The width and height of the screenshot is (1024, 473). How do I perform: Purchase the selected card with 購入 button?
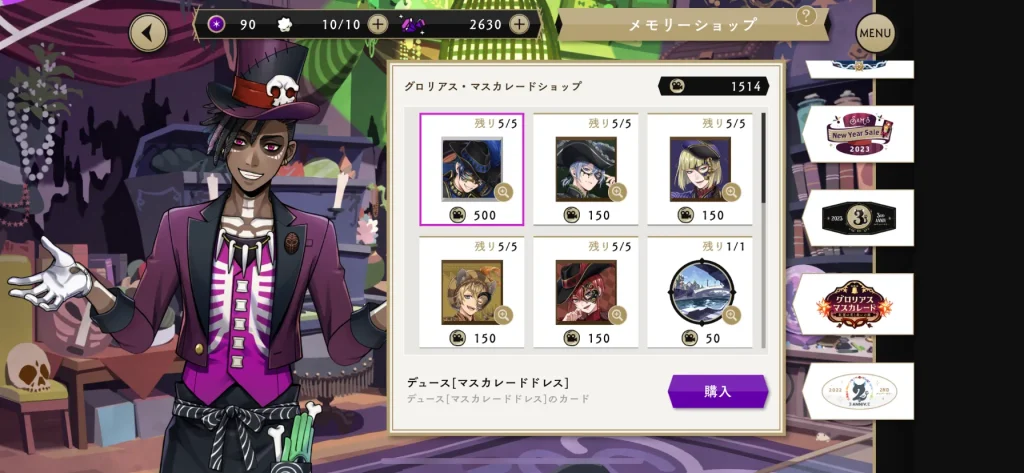coord(717,391)
